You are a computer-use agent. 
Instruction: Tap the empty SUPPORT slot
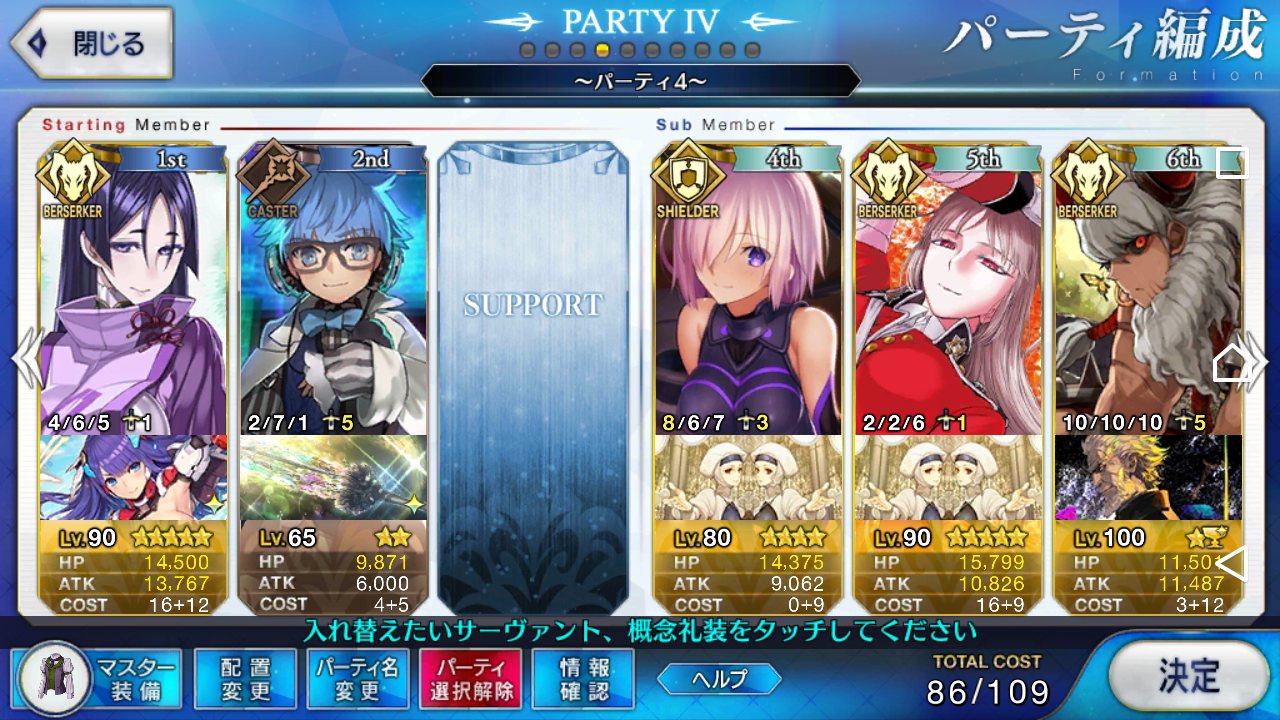(x=533, y=378)
